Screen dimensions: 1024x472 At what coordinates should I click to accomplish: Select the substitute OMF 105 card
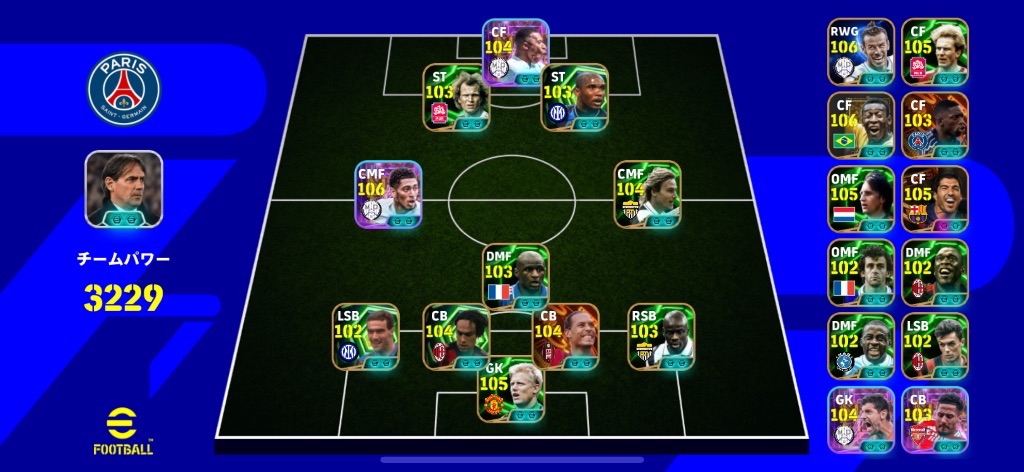[861, 199]
